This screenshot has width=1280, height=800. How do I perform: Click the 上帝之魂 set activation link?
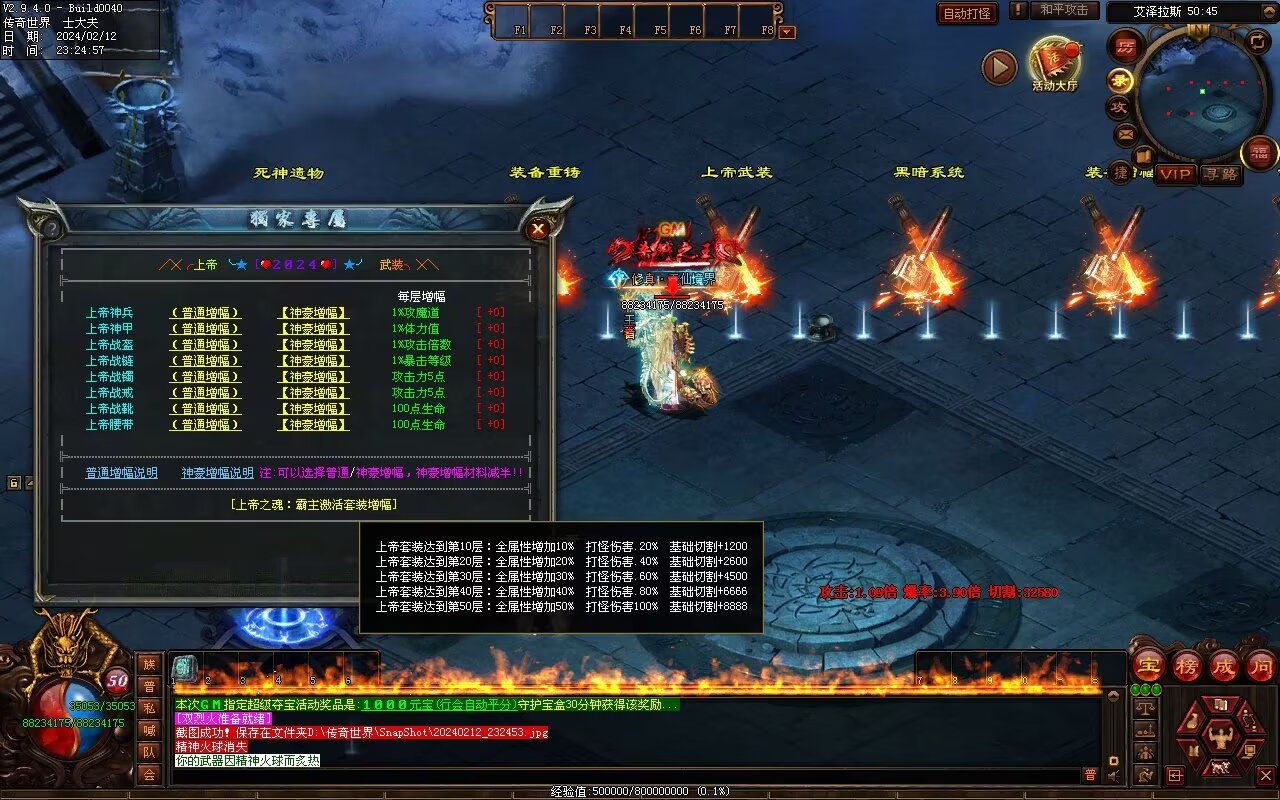[x=313, y=505]
